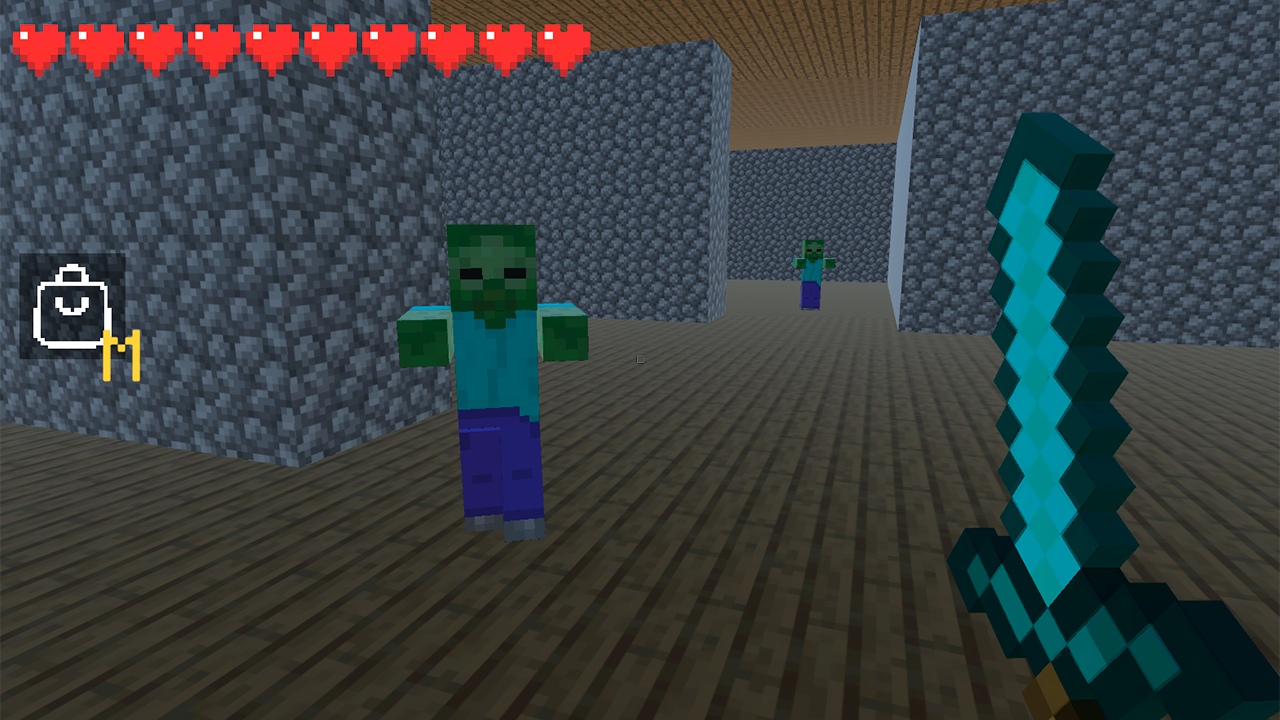
Task: Click the crosshair at screen center
Action: click(x=640, y=360)
